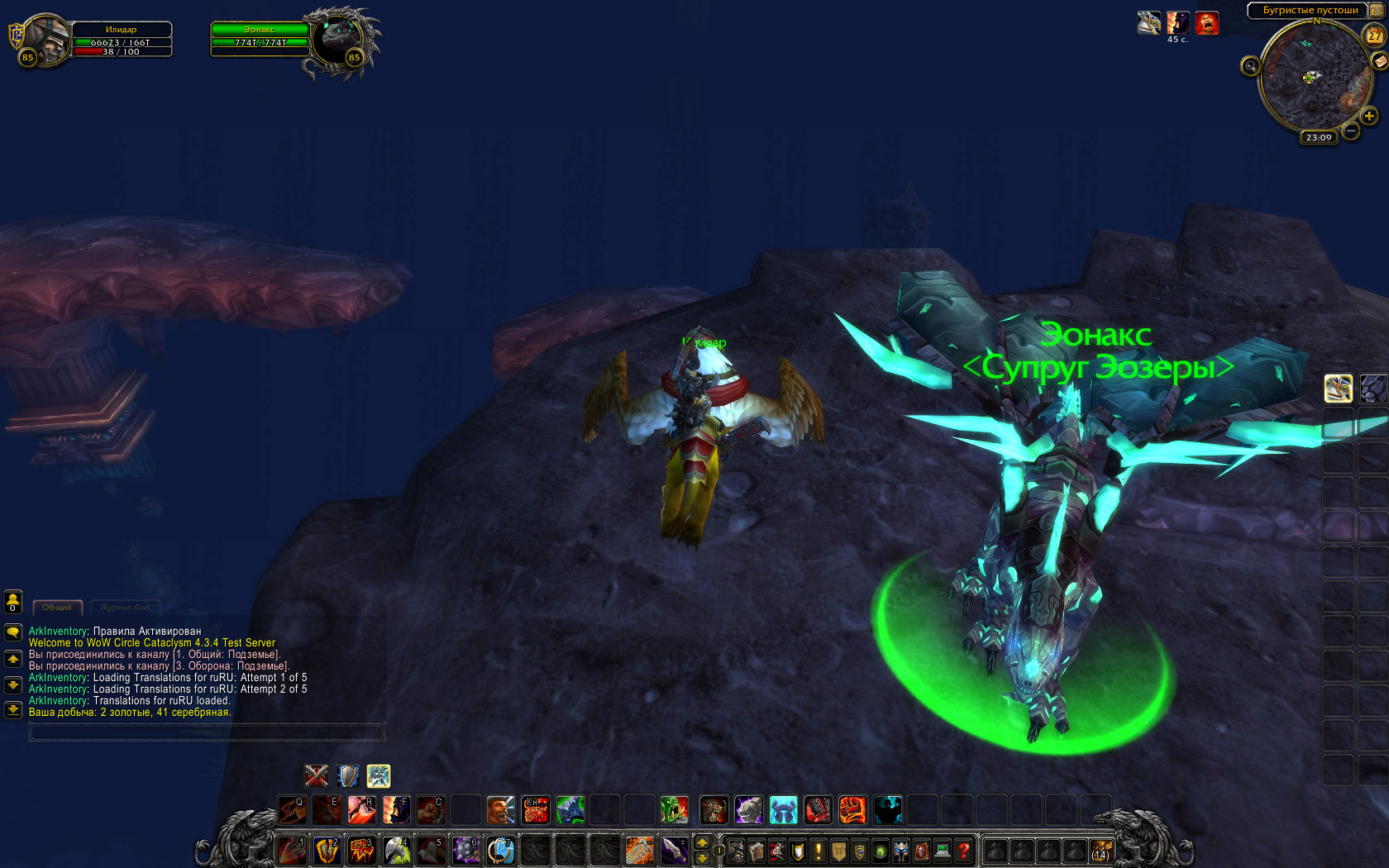The width and height of the screenshot is (1389, 868).
Task: Use the ability bound to key 4
Action: [x=397, y=850]
